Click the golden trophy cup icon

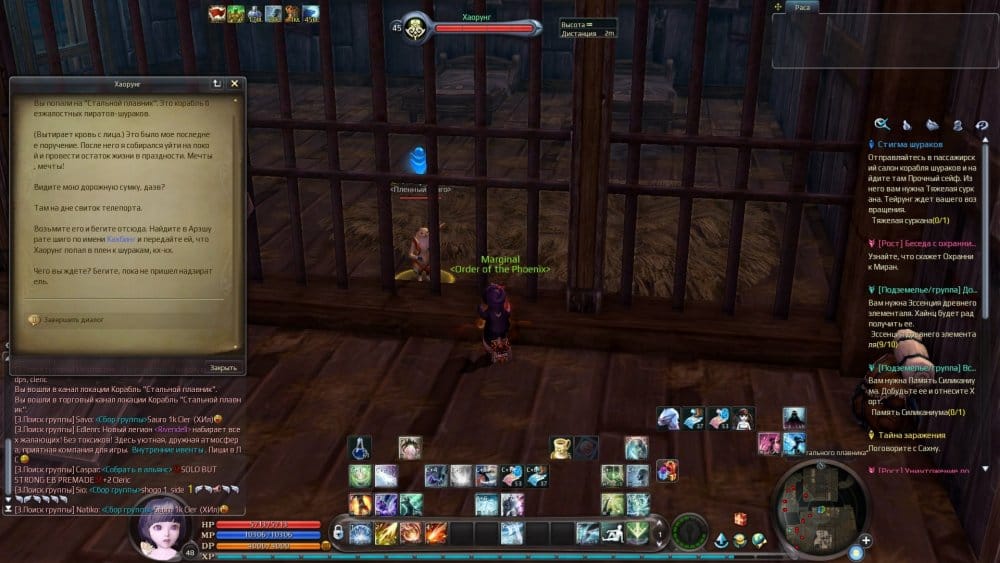(x=561, y=448)
